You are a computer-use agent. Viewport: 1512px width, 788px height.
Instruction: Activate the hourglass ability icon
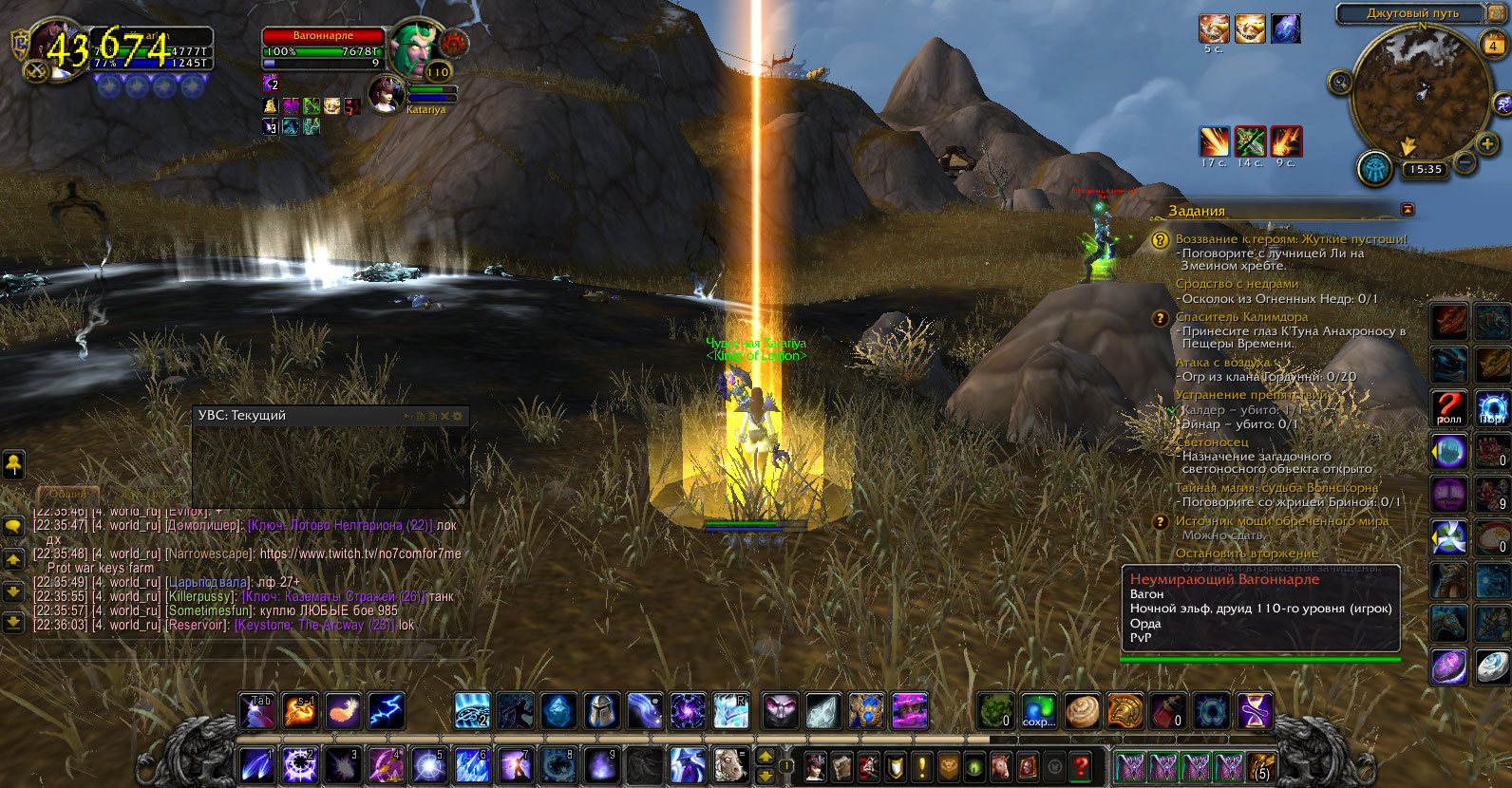[1255, 711]
